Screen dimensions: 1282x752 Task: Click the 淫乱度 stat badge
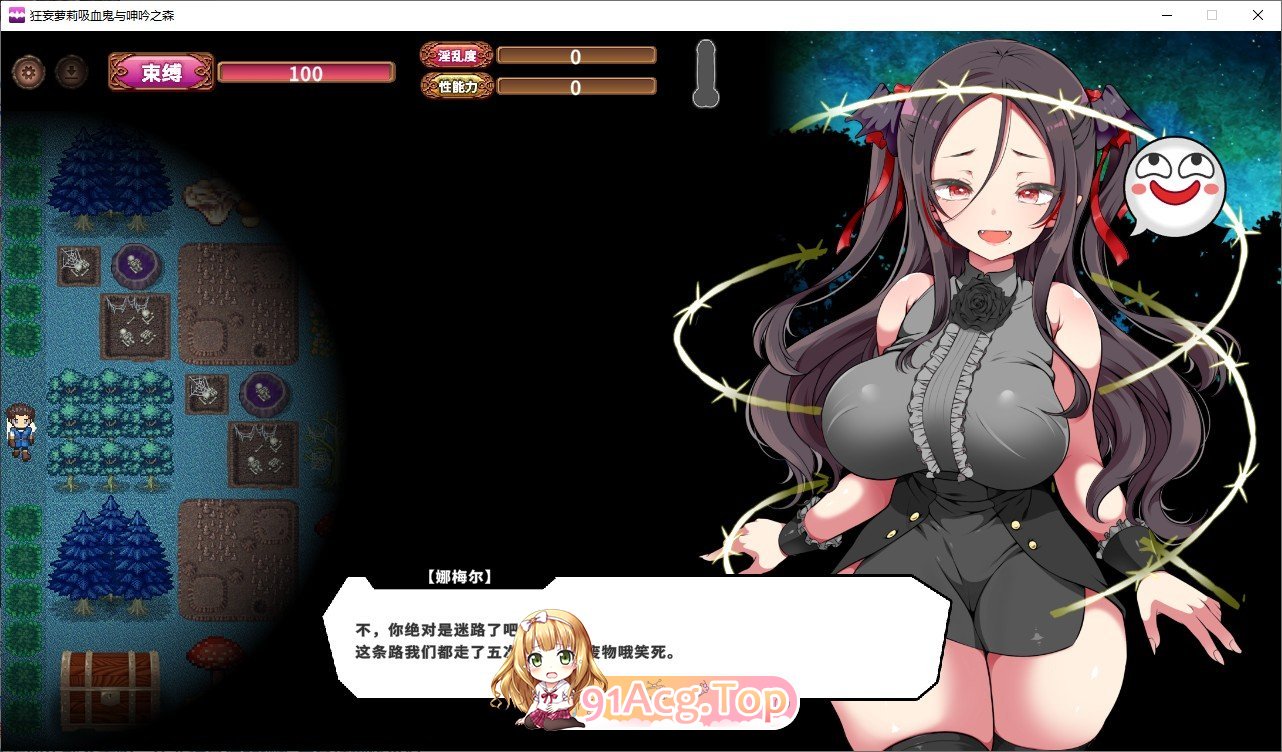point(456,57)
